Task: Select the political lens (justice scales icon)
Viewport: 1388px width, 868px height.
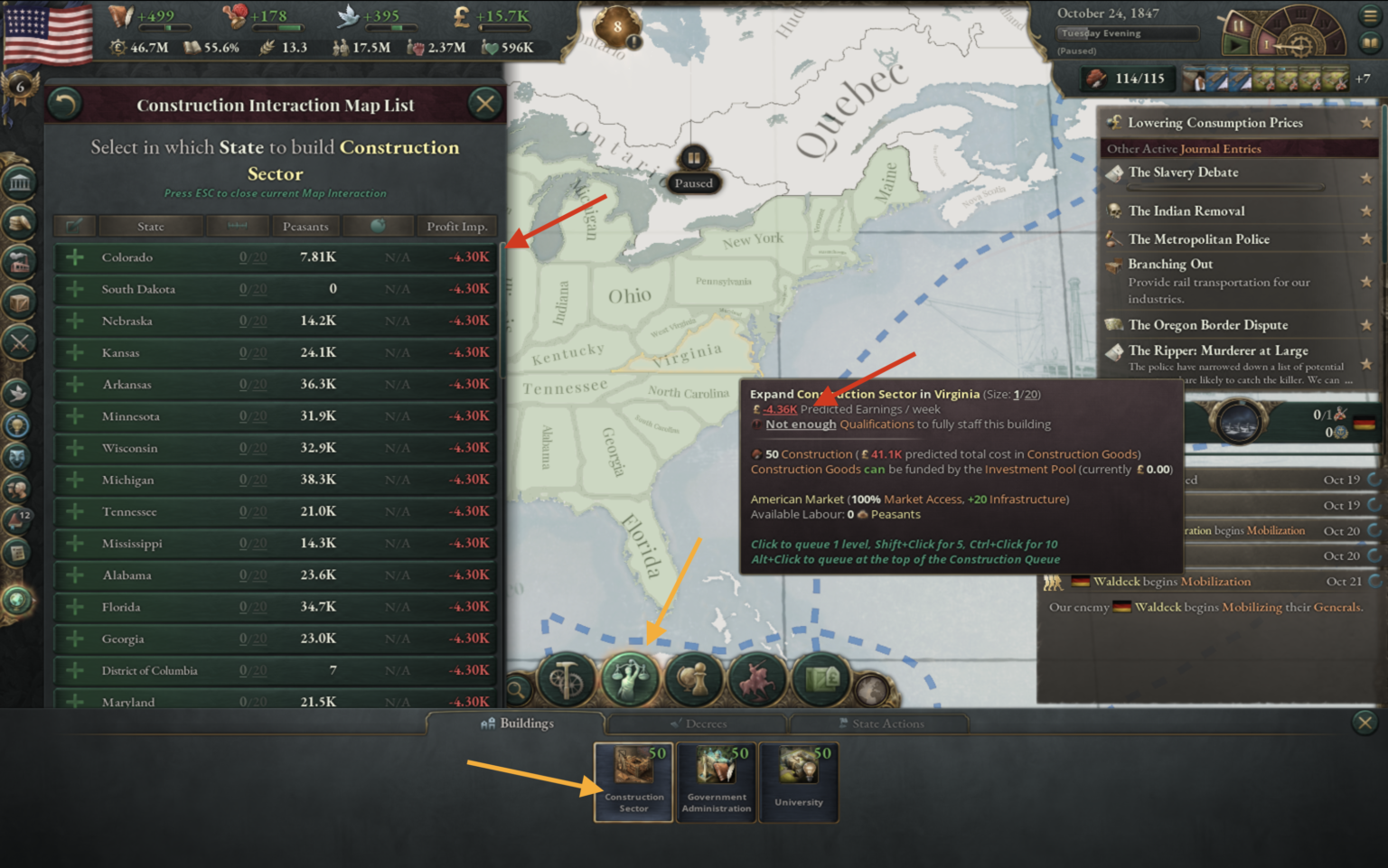Action: pyautogui.click(x=630, y=677)
